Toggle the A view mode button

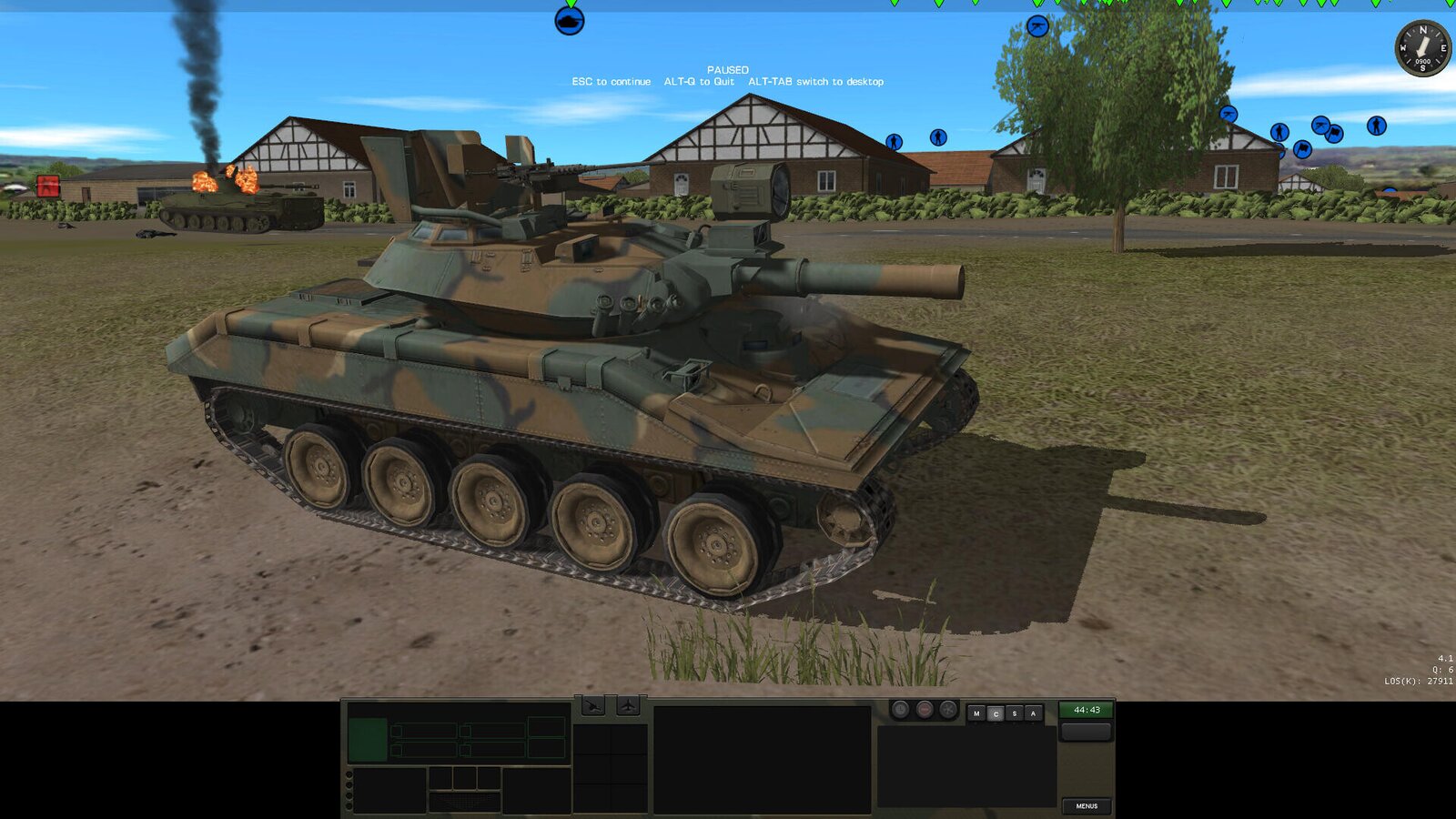pos(1033,712)
